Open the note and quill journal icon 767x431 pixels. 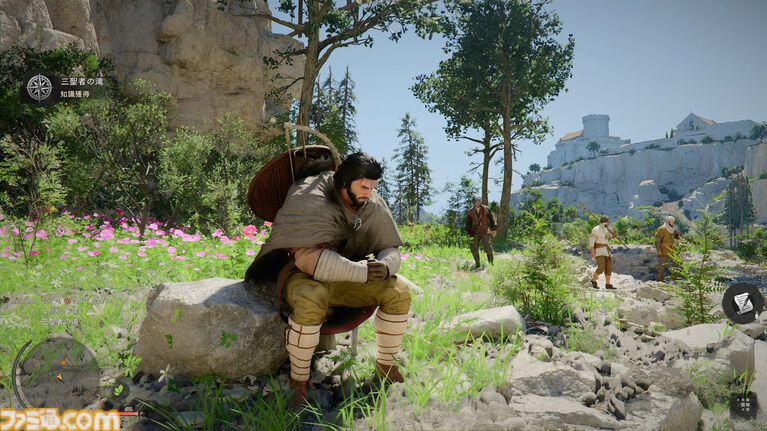coord(742,302)
